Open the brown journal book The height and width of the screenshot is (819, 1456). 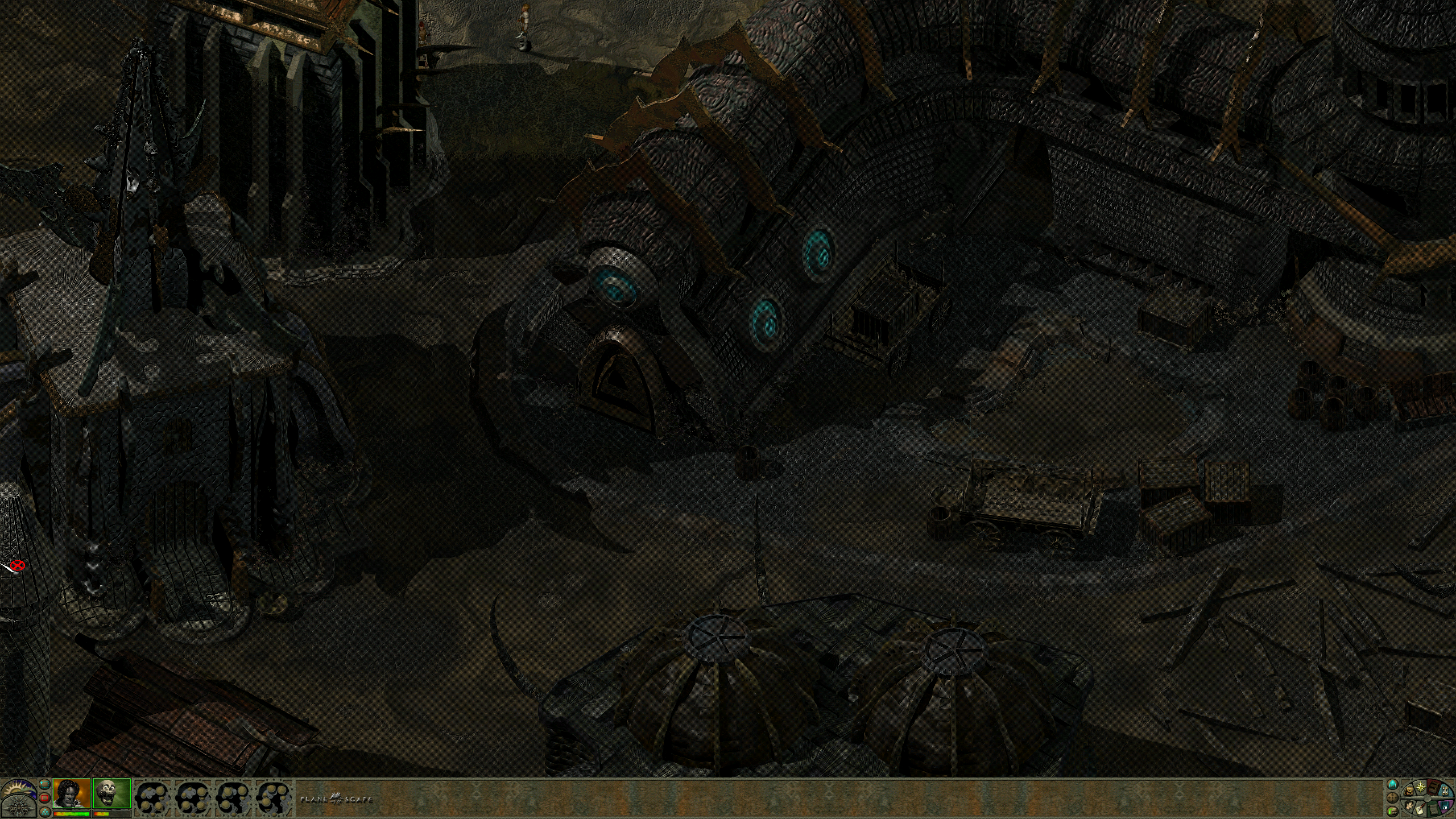pos(1433,788)
